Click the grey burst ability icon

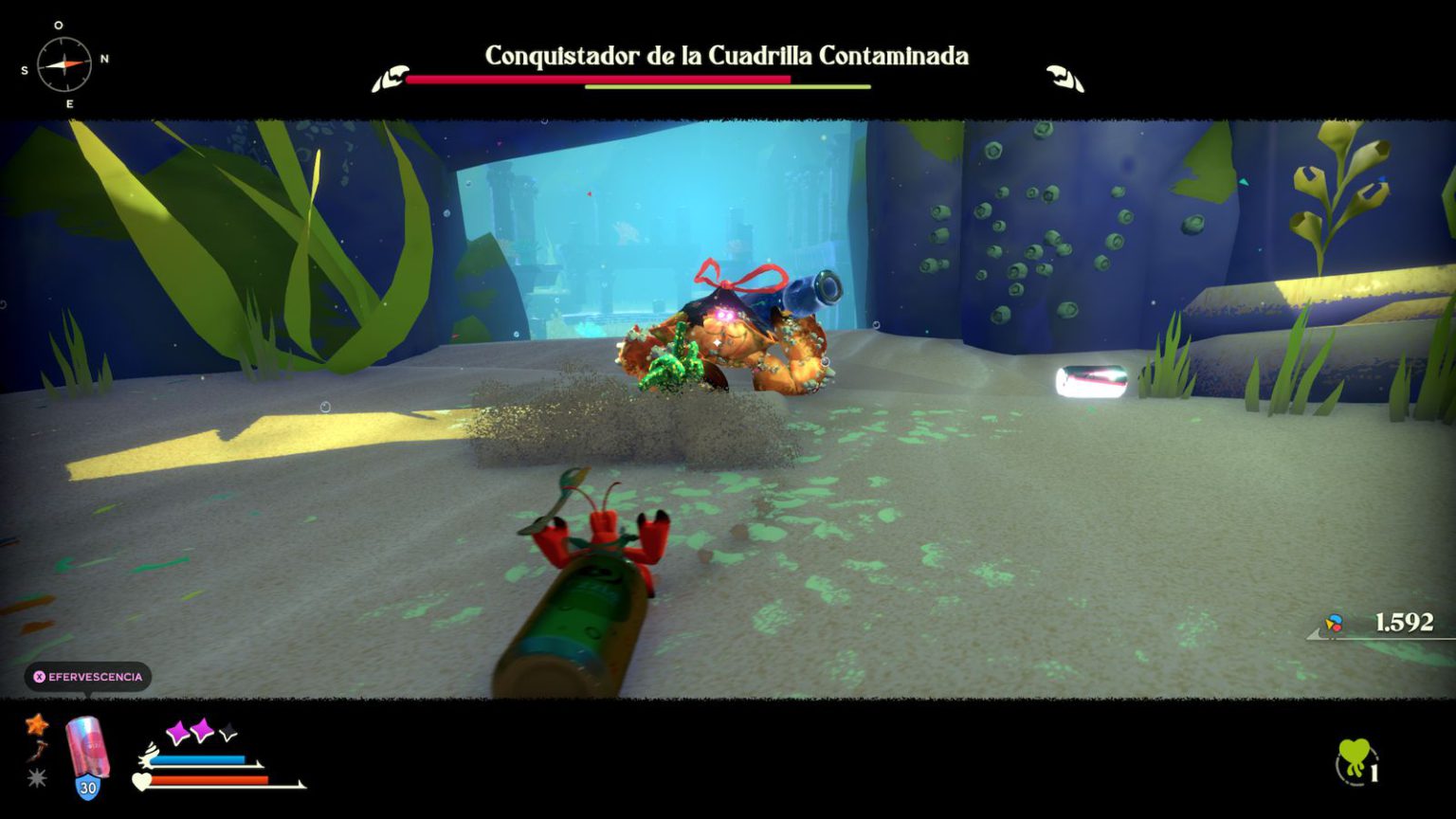[x=35, y=777]
